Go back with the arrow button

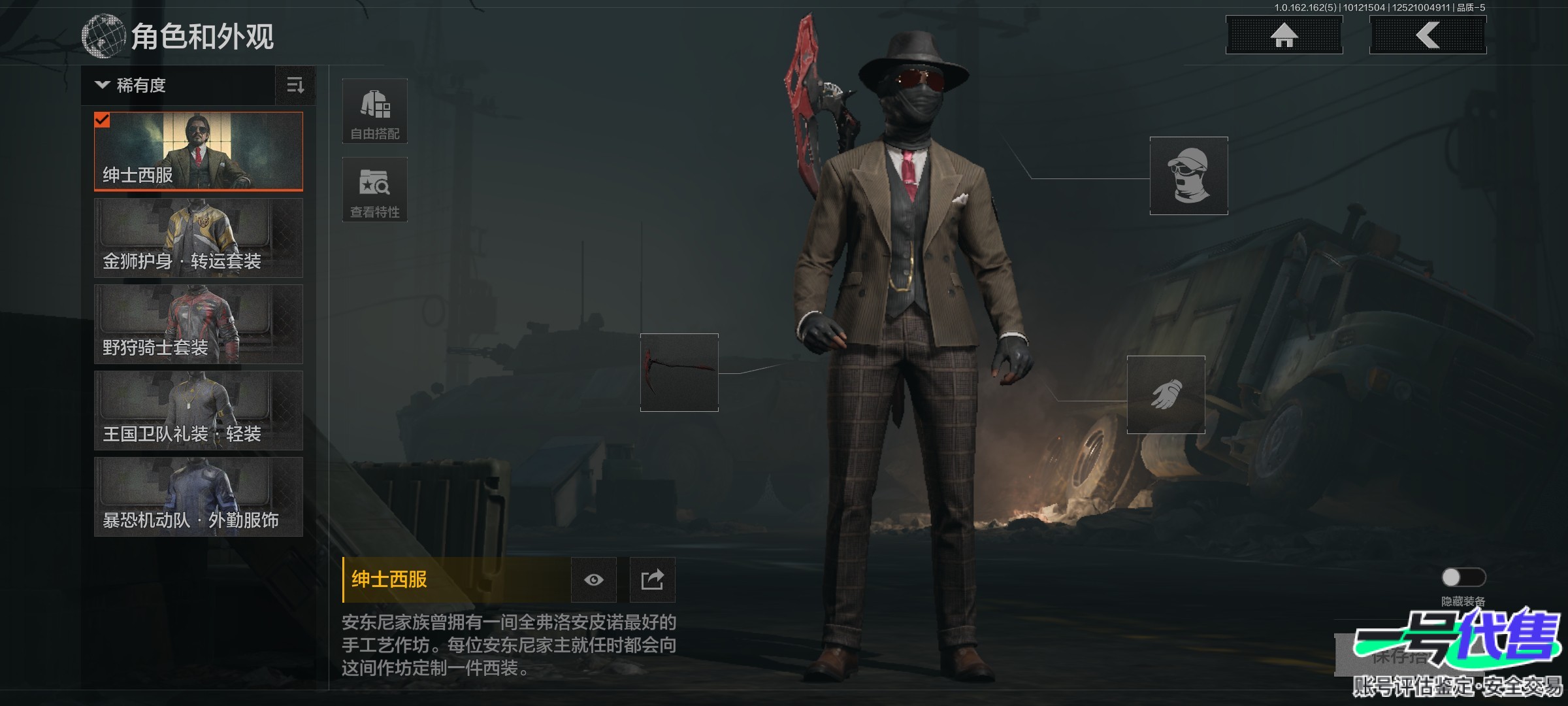pos(1428,35)
